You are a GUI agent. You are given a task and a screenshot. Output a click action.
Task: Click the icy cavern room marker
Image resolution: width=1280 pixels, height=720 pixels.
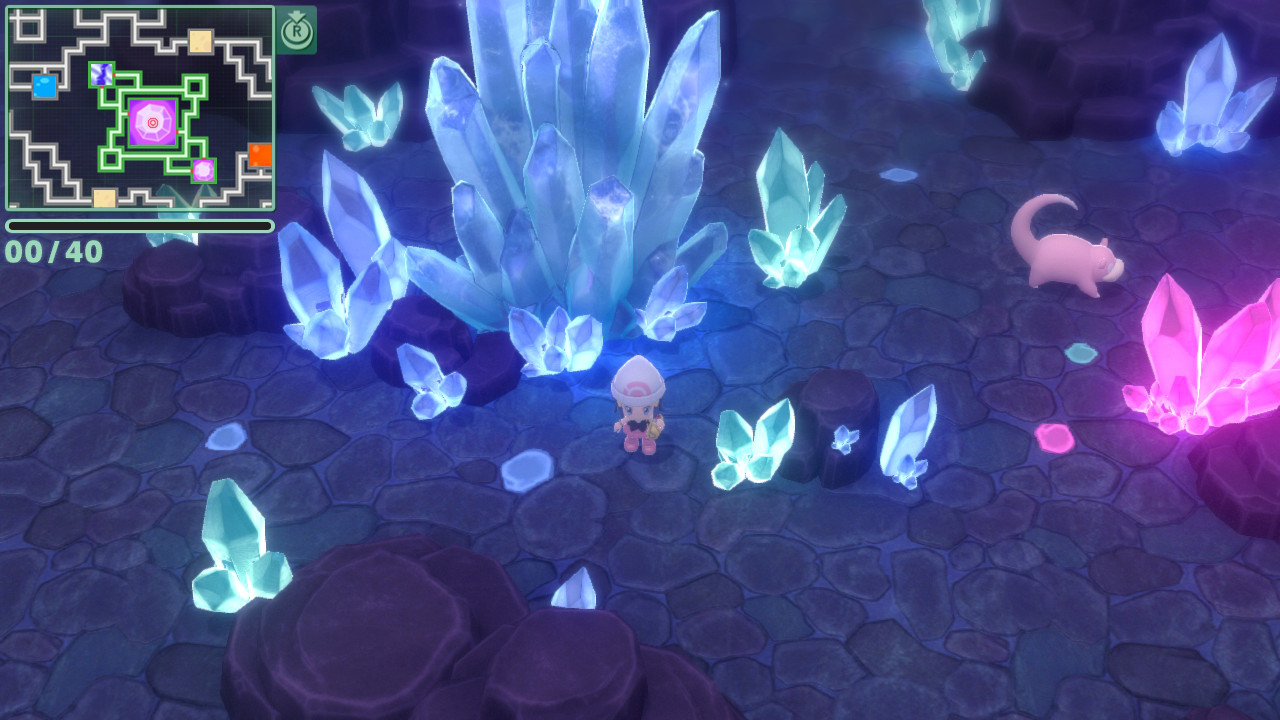pos(101,74)
